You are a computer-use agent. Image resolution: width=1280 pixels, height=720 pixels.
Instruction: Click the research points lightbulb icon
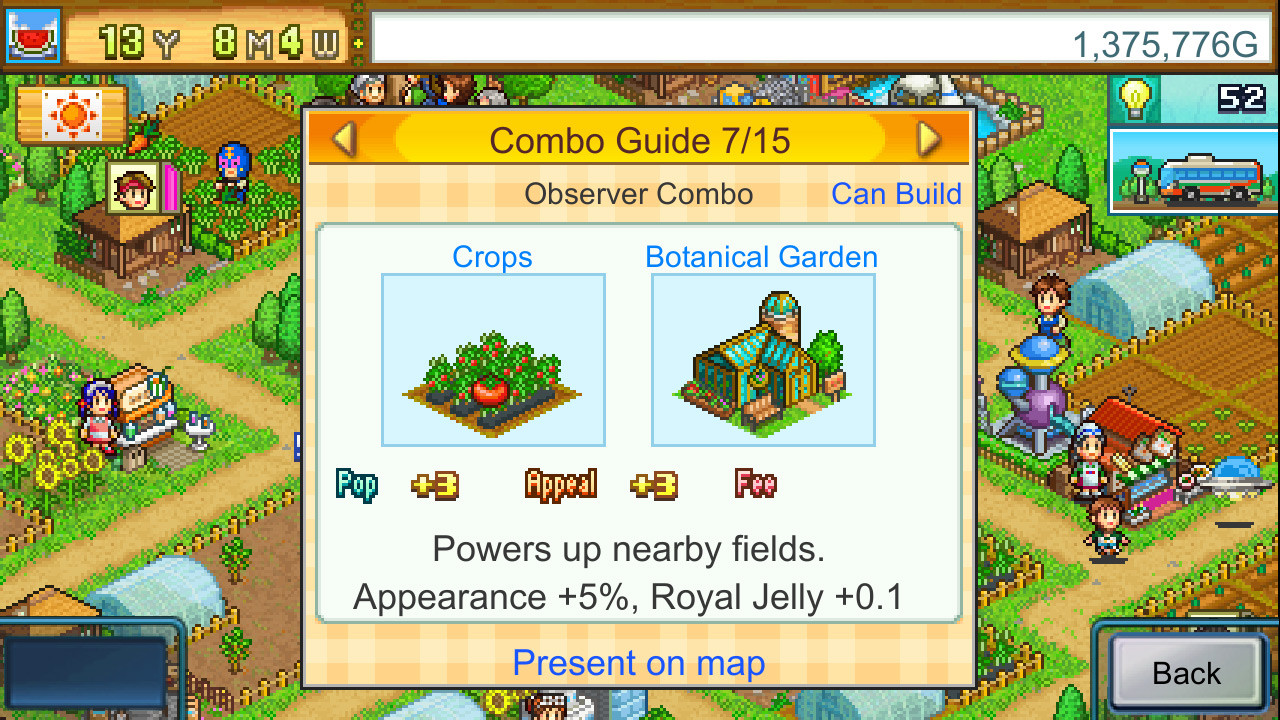click(x=1135, y=96)
